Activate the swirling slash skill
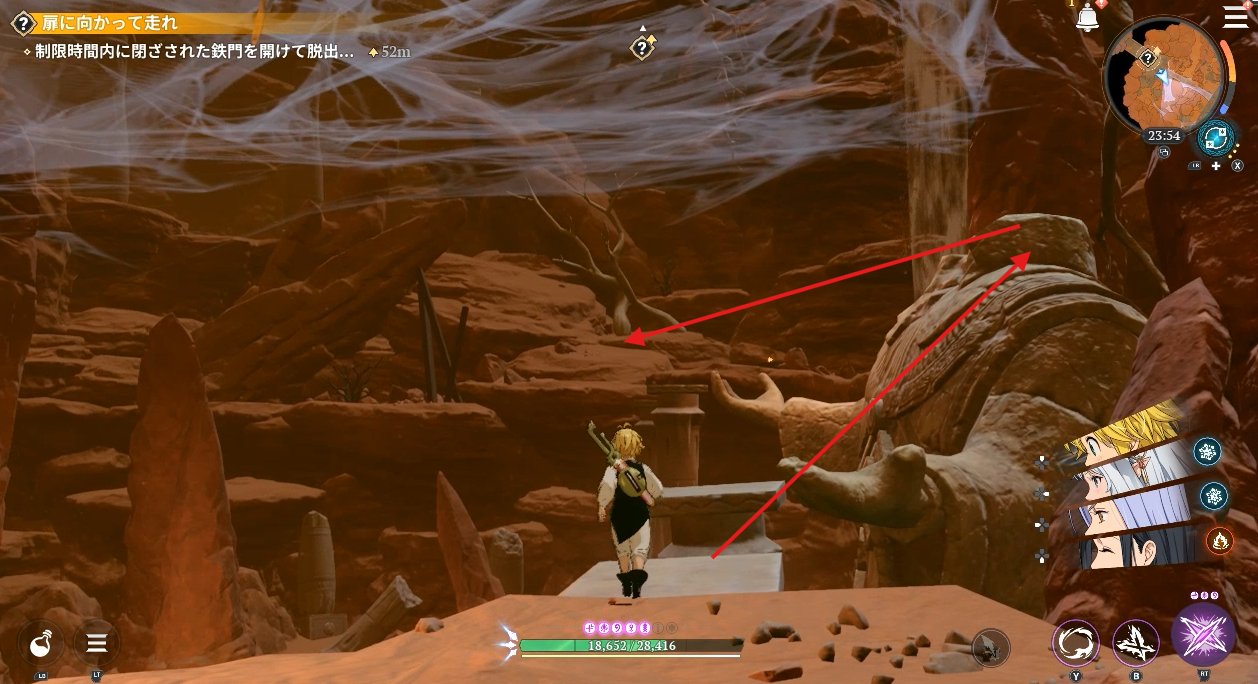The width and height of the screenshot is (1258, 684). 1075,643
